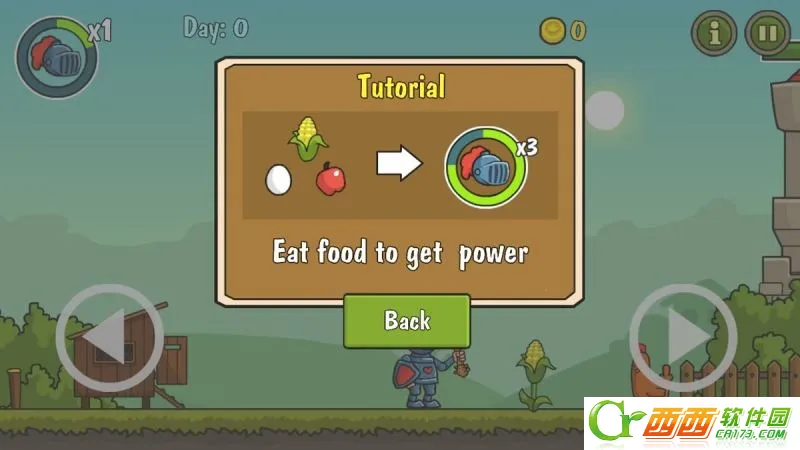Tap the move left arrow control
The height and width of the screenshot is (450, 800).
click(x=109, y=338)
